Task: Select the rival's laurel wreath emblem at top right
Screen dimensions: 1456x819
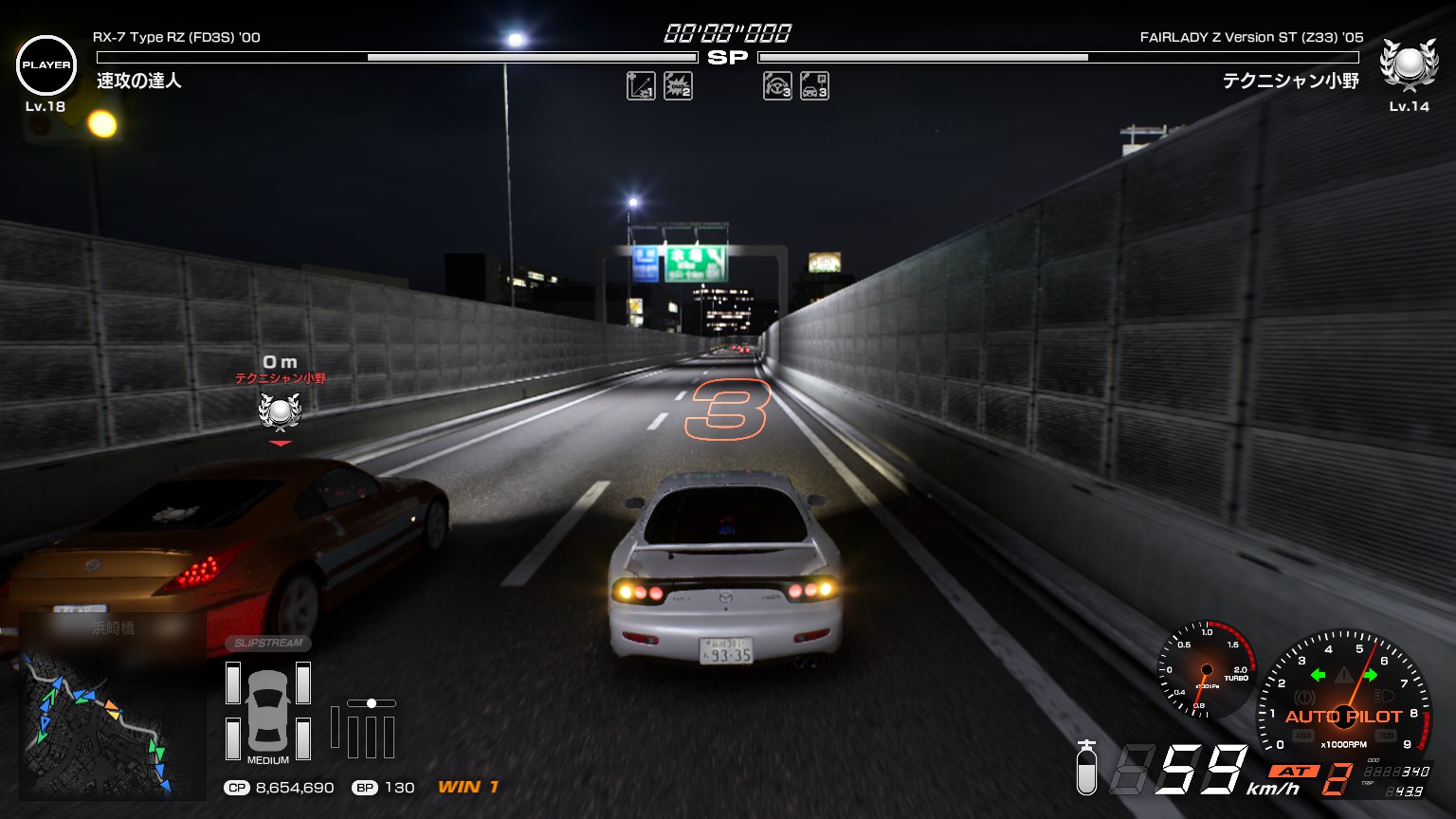Action: (x=1408, y=64)
